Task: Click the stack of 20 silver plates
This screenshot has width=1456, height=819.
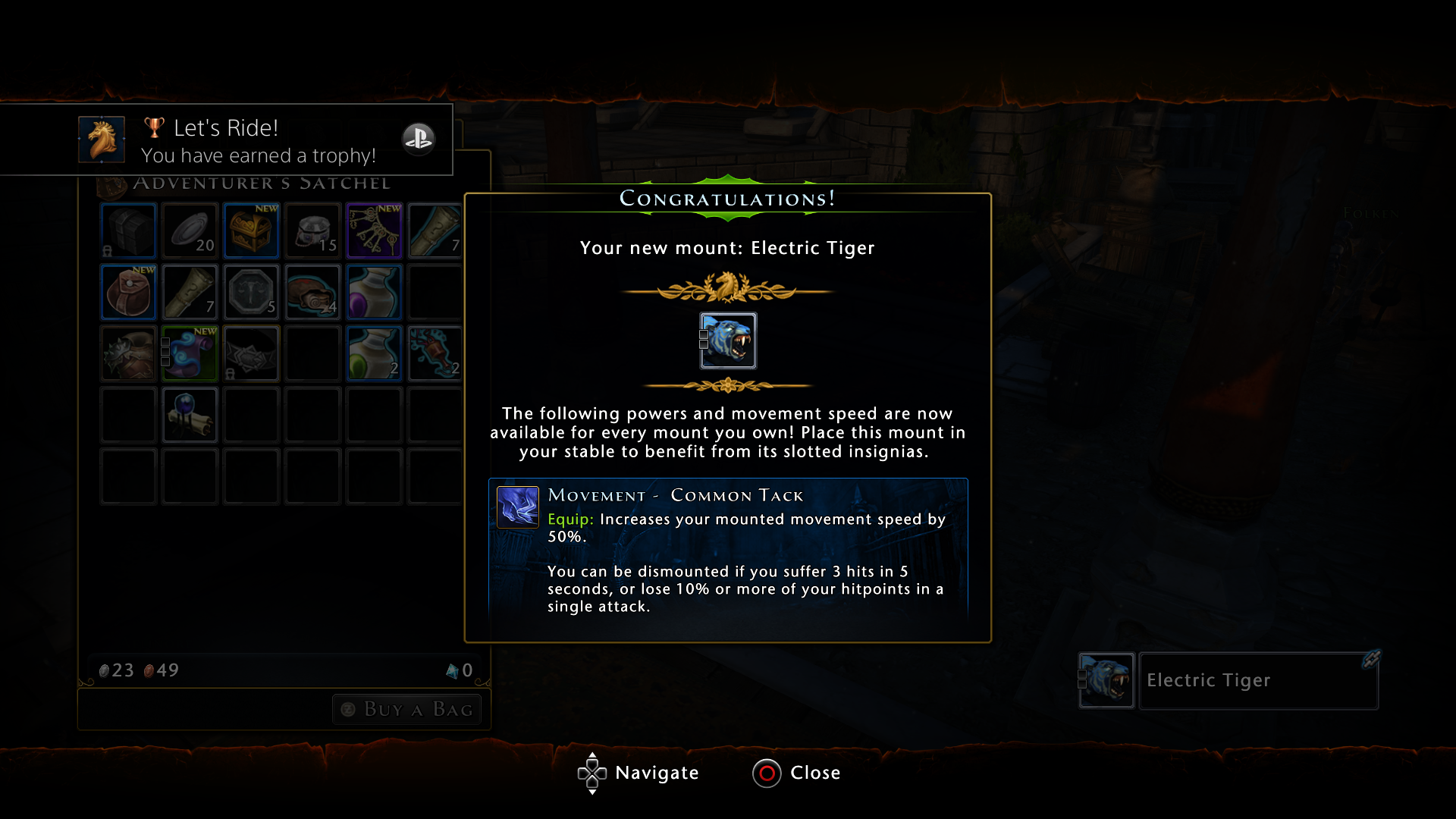Action: coord(190,231)
